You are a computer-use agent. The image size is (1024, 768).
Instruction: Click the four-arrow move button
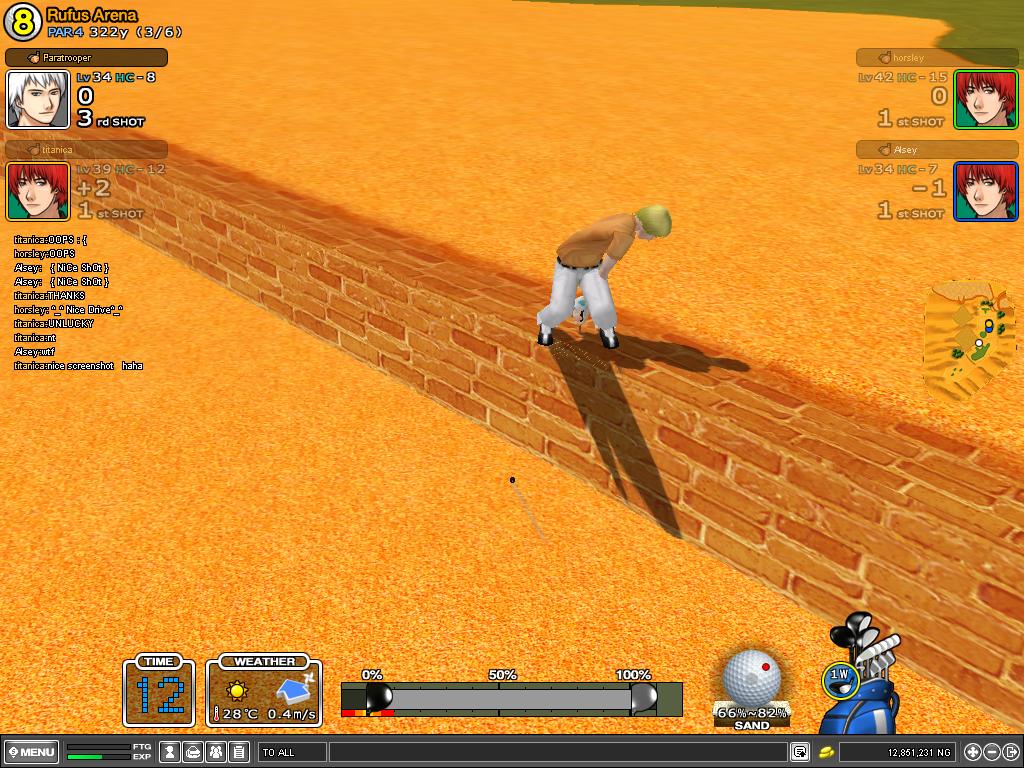972,752
